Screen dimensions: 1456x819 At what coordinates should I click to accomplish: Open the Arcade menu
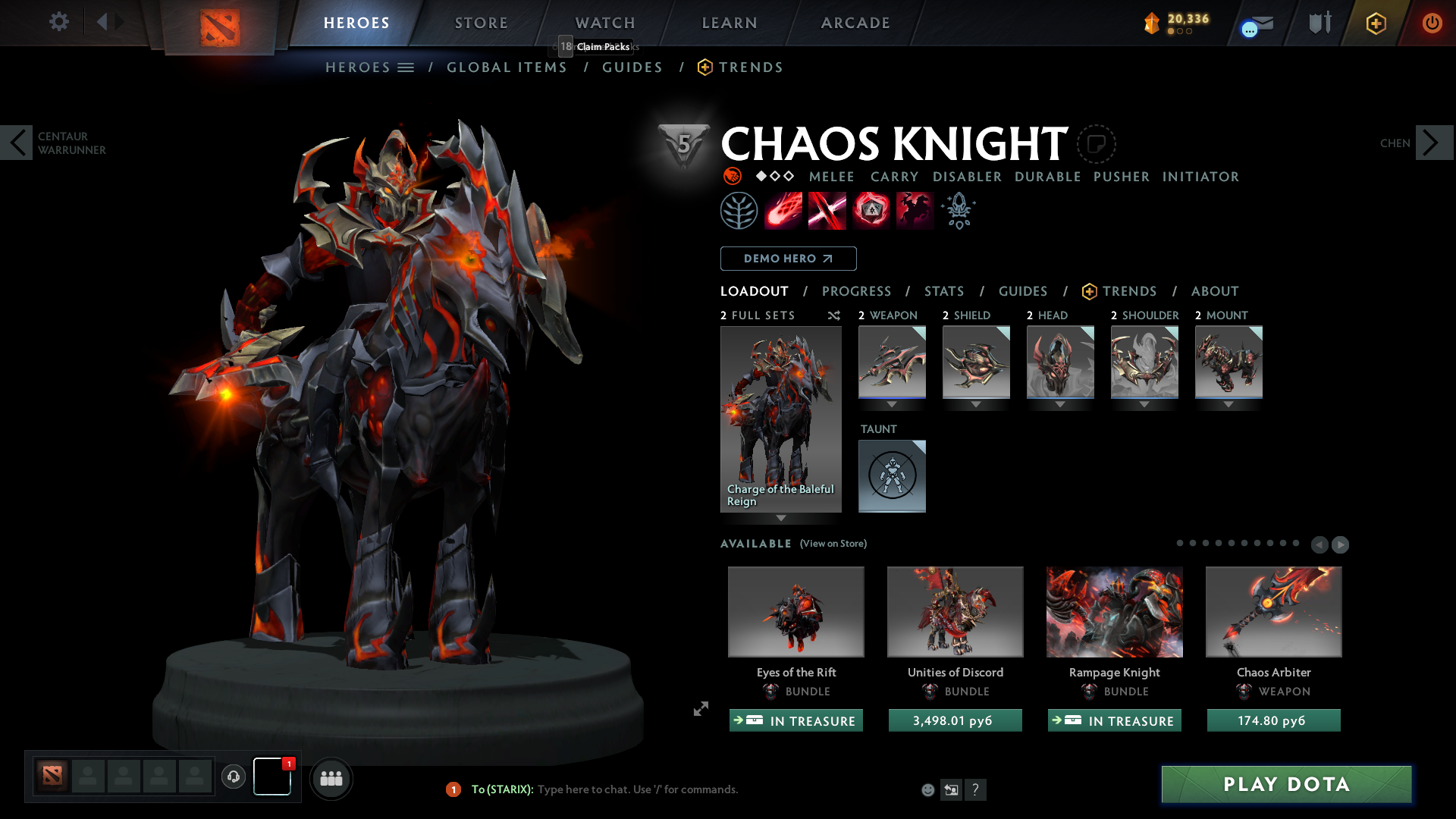pyautogui.click(x=855, y=23)
